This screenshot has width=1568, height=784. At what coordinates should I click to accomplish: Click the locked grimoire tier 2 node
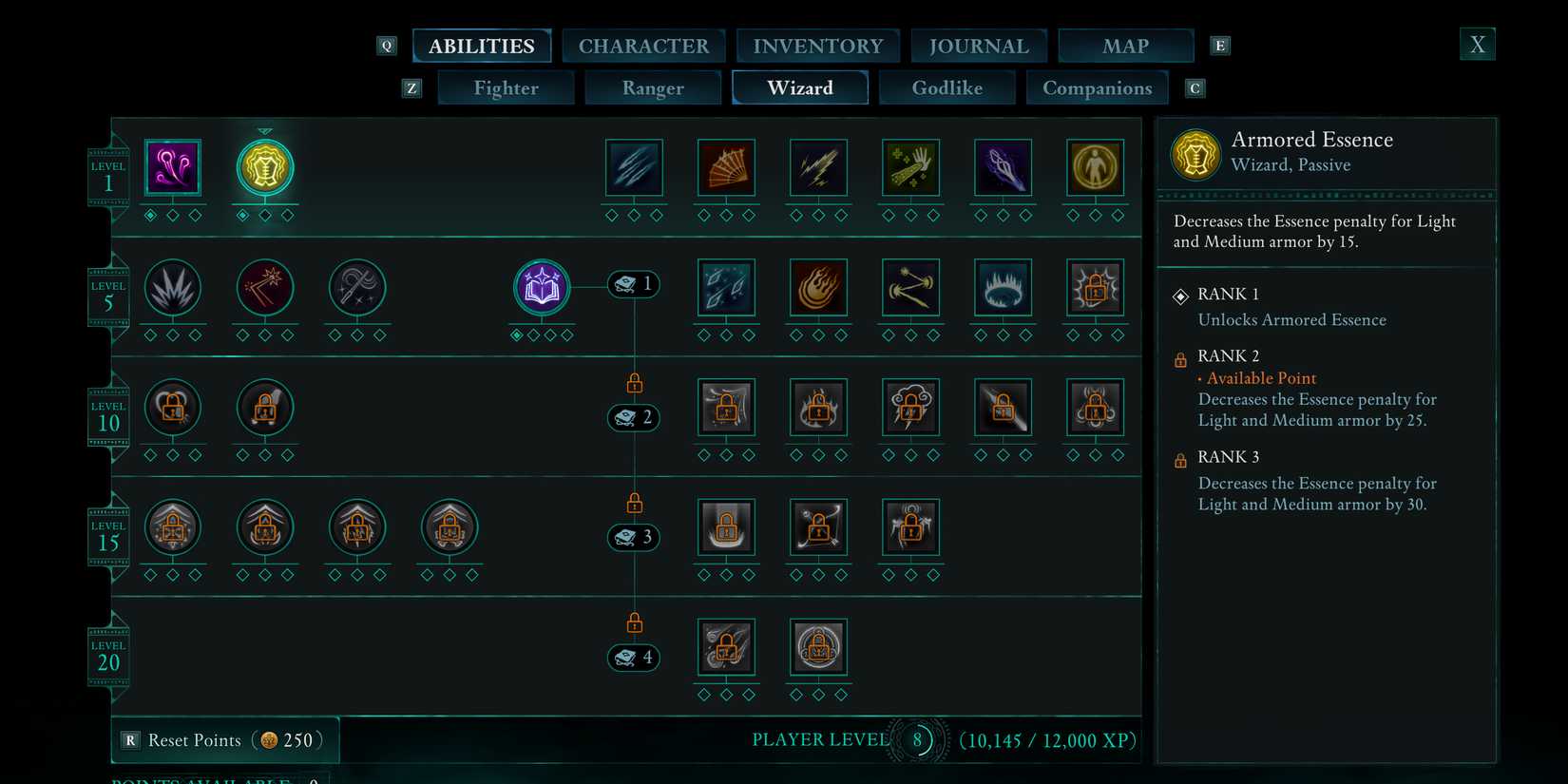(x=634, y=418)
